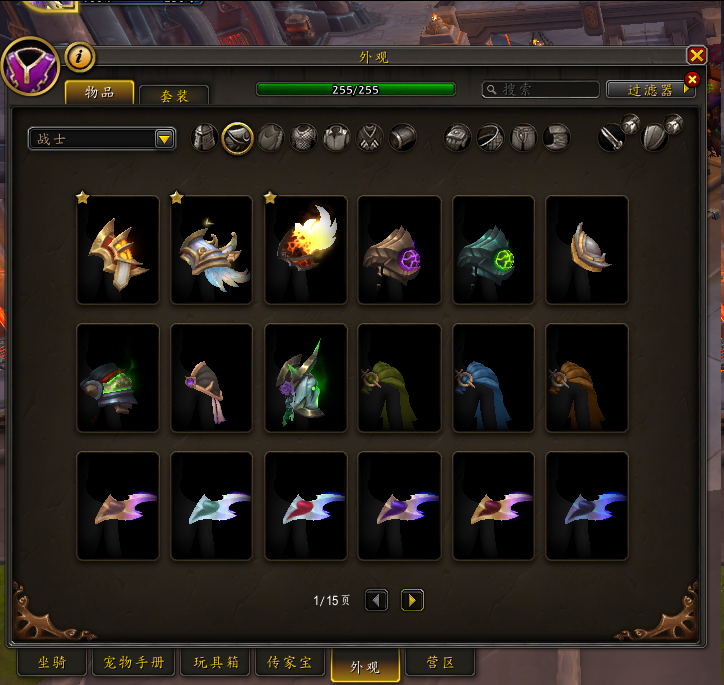Select the main-hand weapon slot icon
Screen dimensions: 724x685
click(x=613, y=138)
